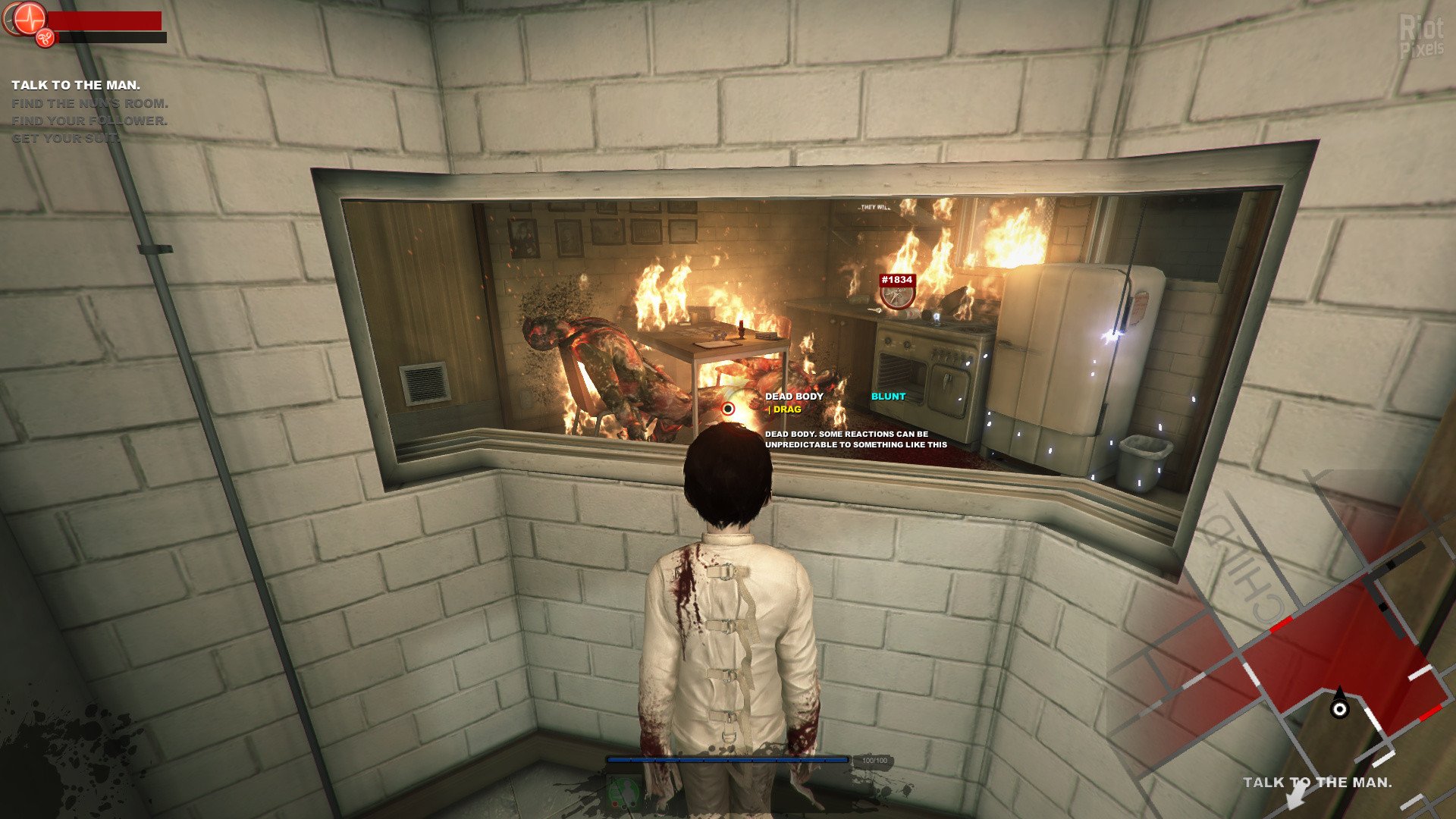Image resolution: width=1456 pixels, height=819 pixels.
Task: Click the cyan Blunt label
Action: [x=888, y=397]
